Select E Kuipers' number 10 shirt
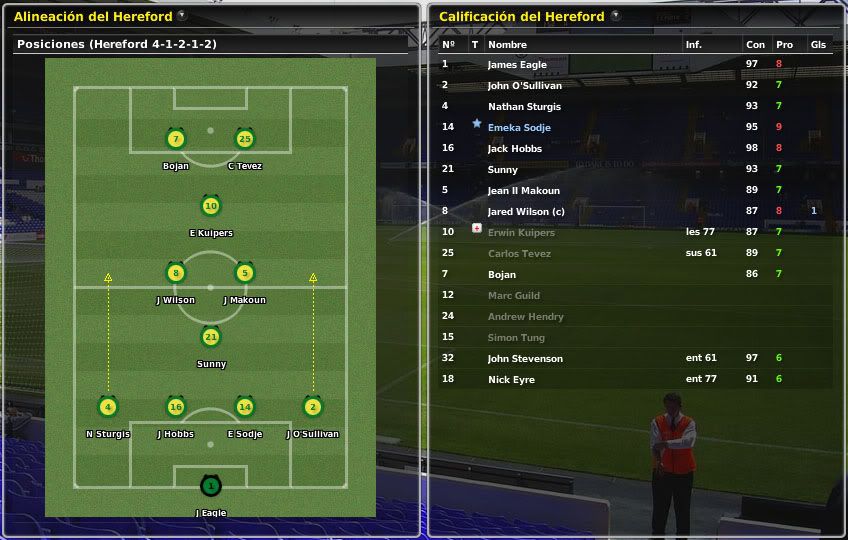This screenshot has height=540, width=848. click(210, 207)
